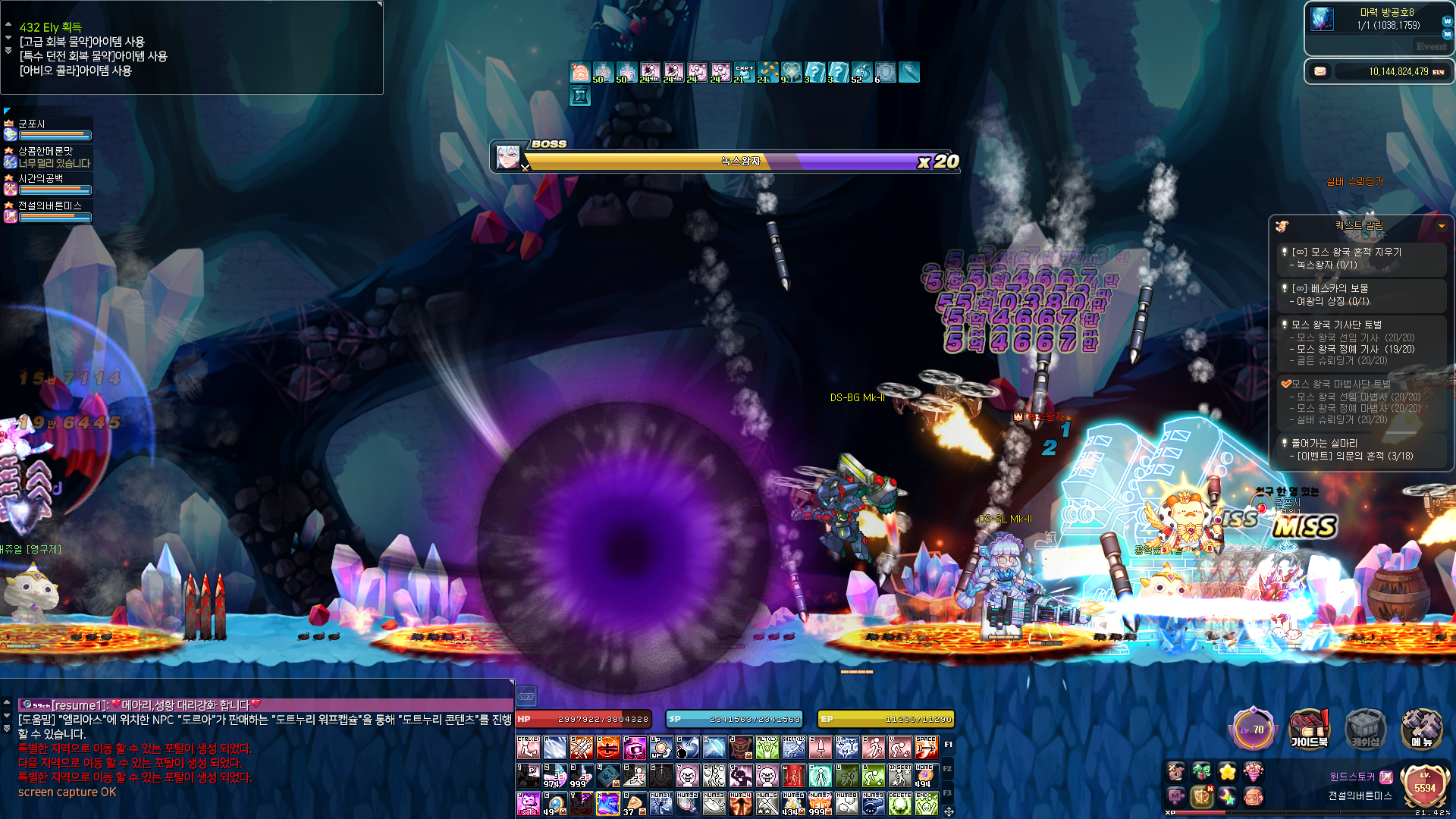The width and height of the screenshot is (1456, 819).
Task: Open the green gift box icon
Action: pos(1202,772)
